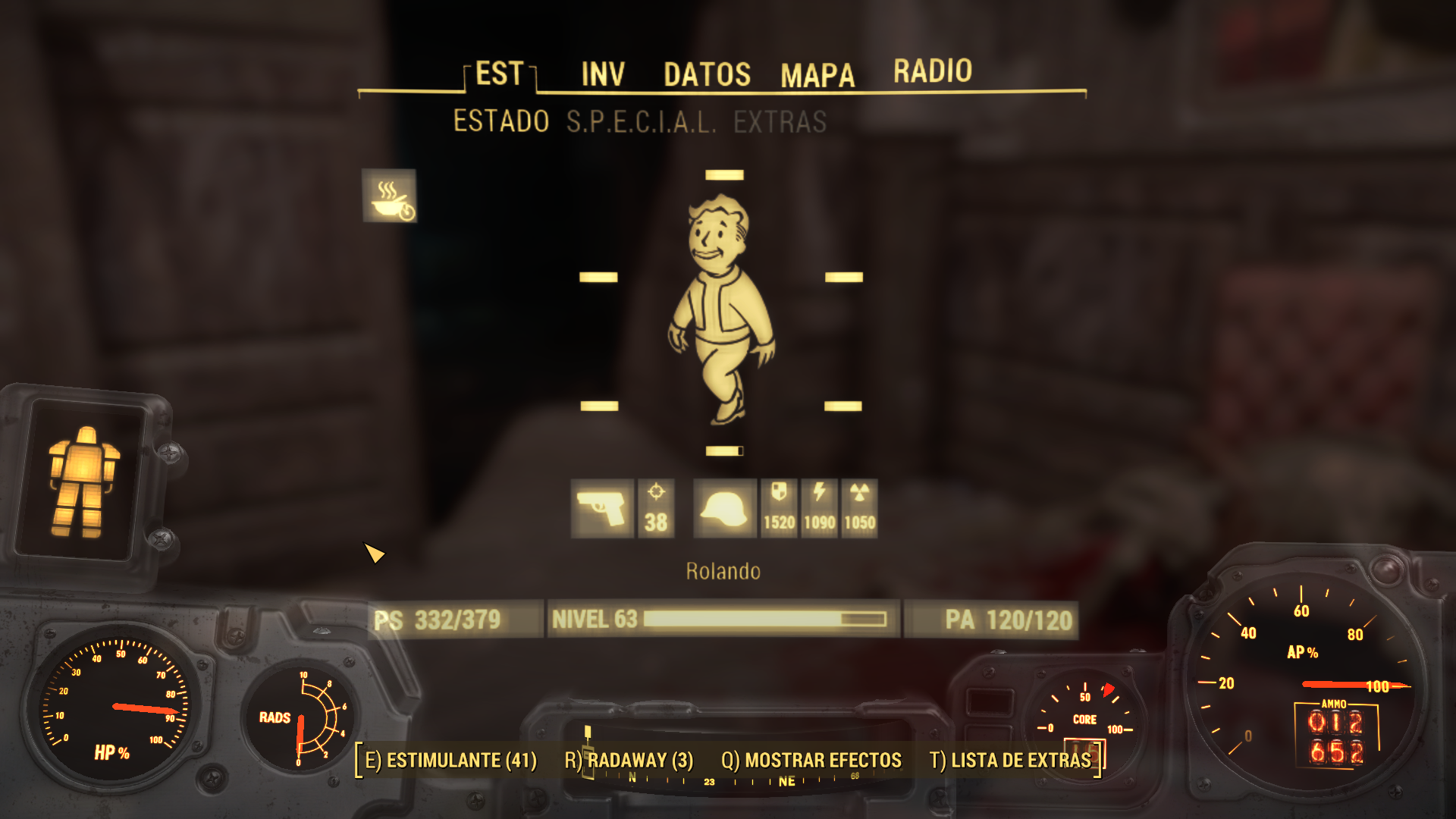
Task: Open the S.P.E.C.I.A.L. sub-tab
Action: pyautogui.click(x=641, y=121)
